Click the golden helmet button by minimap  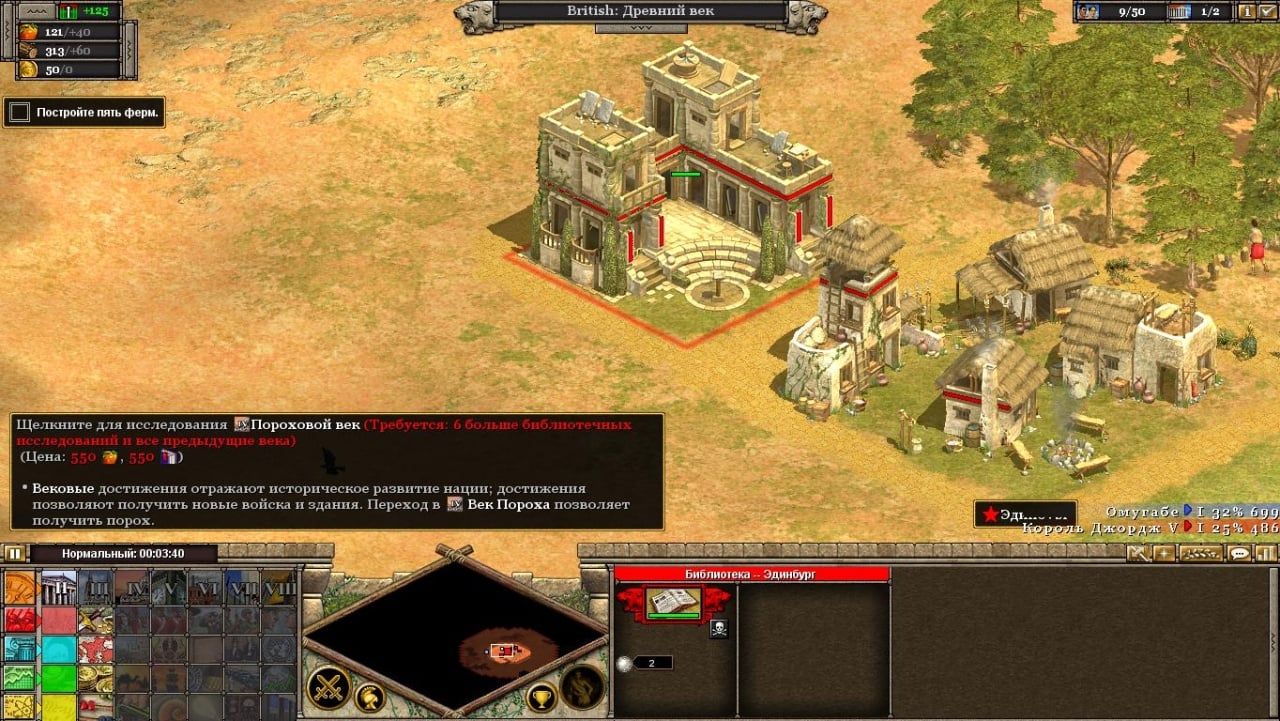[x=371, y=697]
